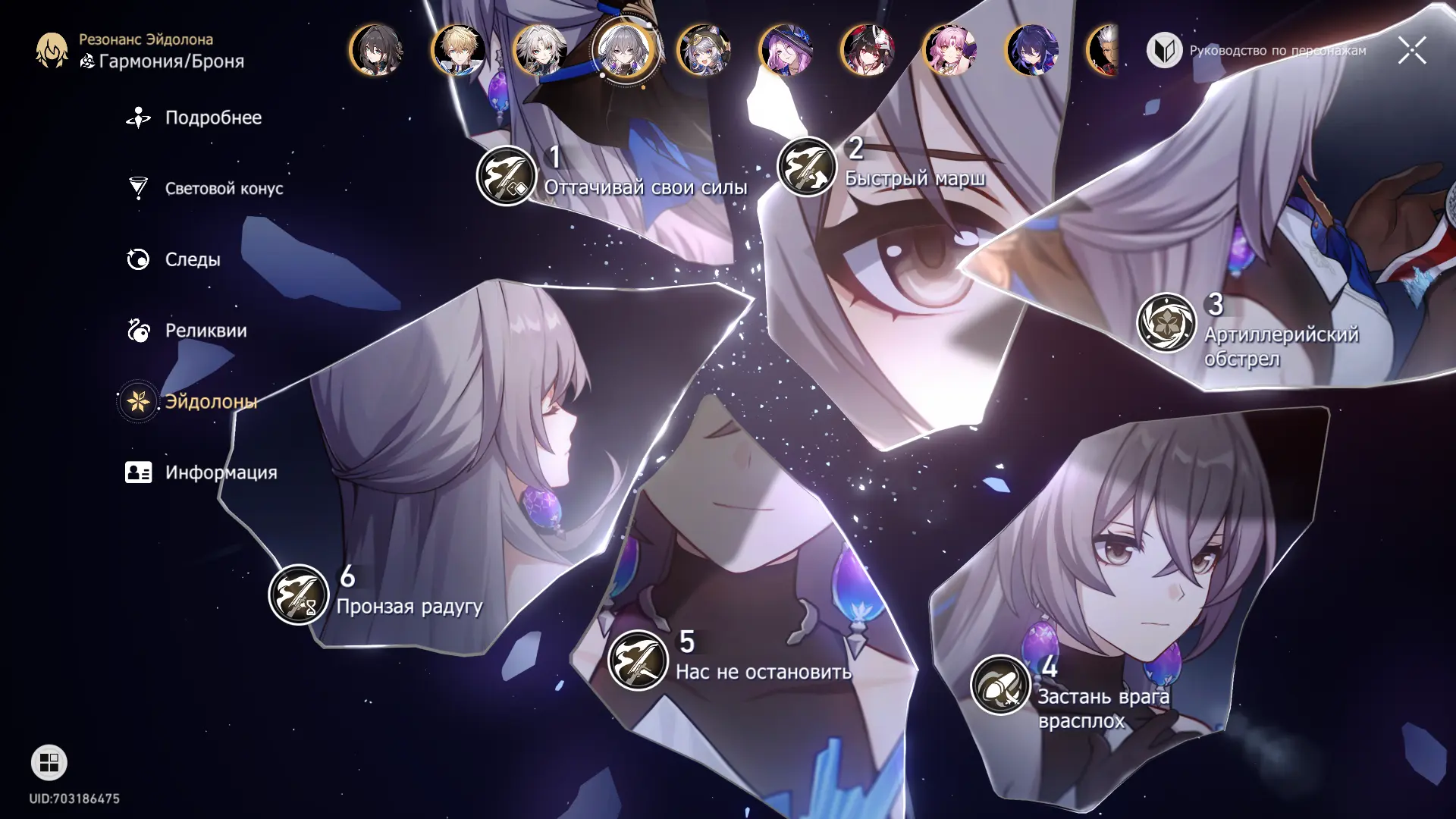Screen dimensions: 1456x819
Task: Switch to the blond male character portrait
Action: click(458, 51)
